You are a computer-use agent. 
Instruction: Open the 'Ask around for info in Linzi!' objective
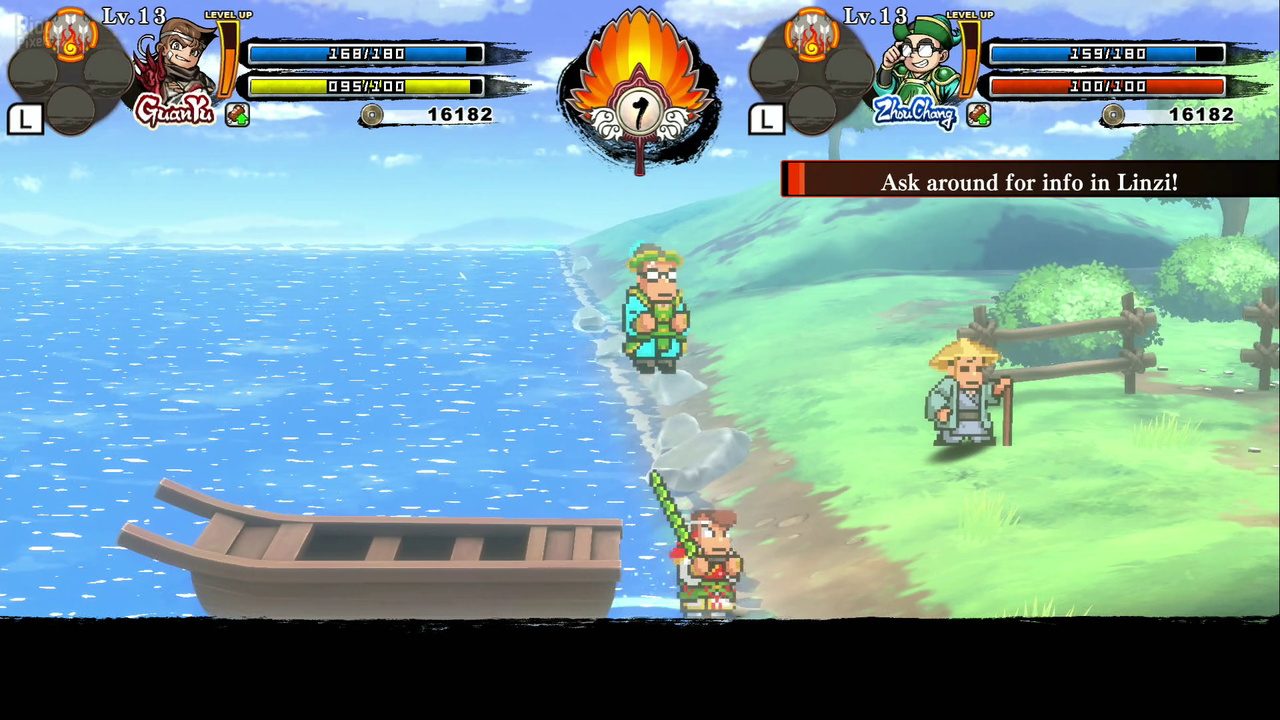pos(1029,182)
